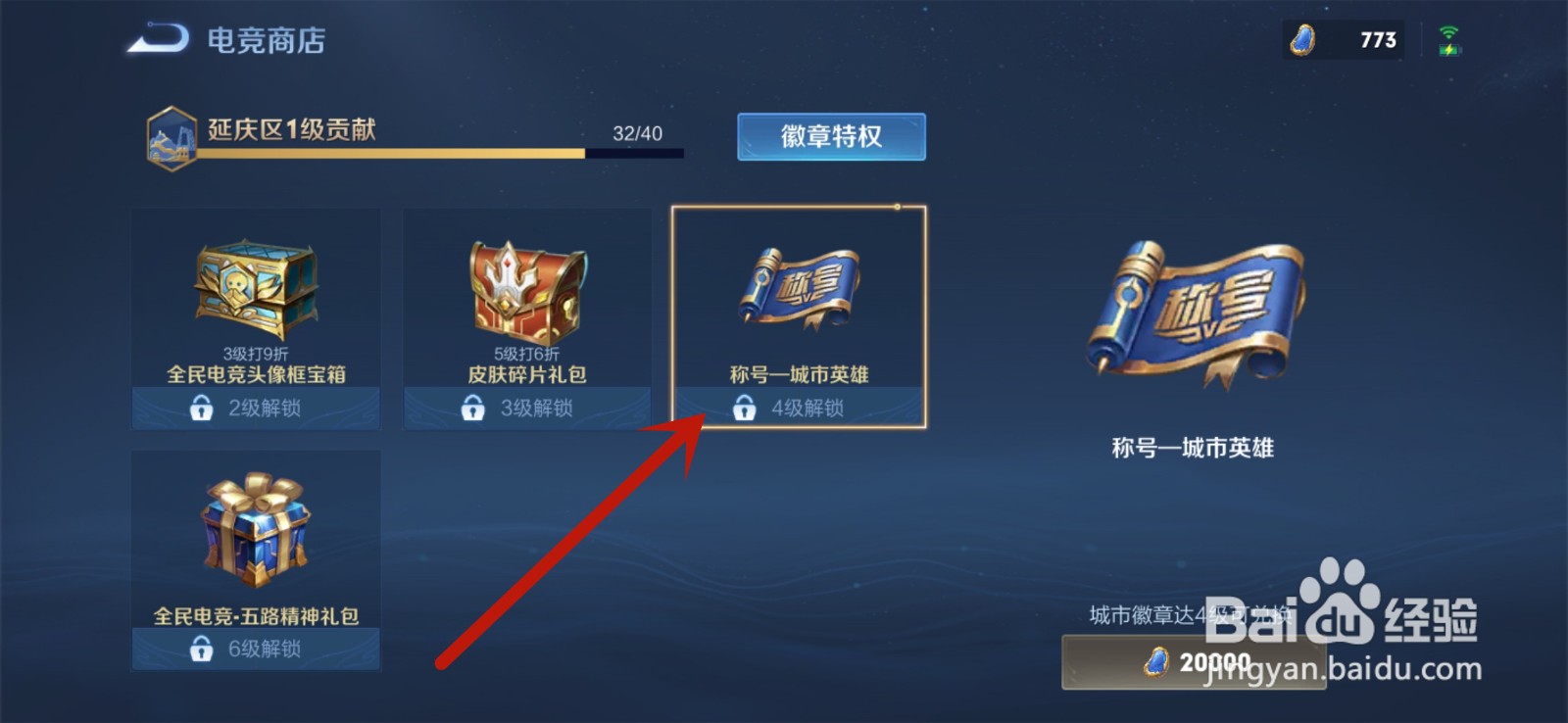Image resolution: width=1568 pixels, height=723 pixels.
Task: Click the 3级打9折 discount label
Action: coord(255,351)
